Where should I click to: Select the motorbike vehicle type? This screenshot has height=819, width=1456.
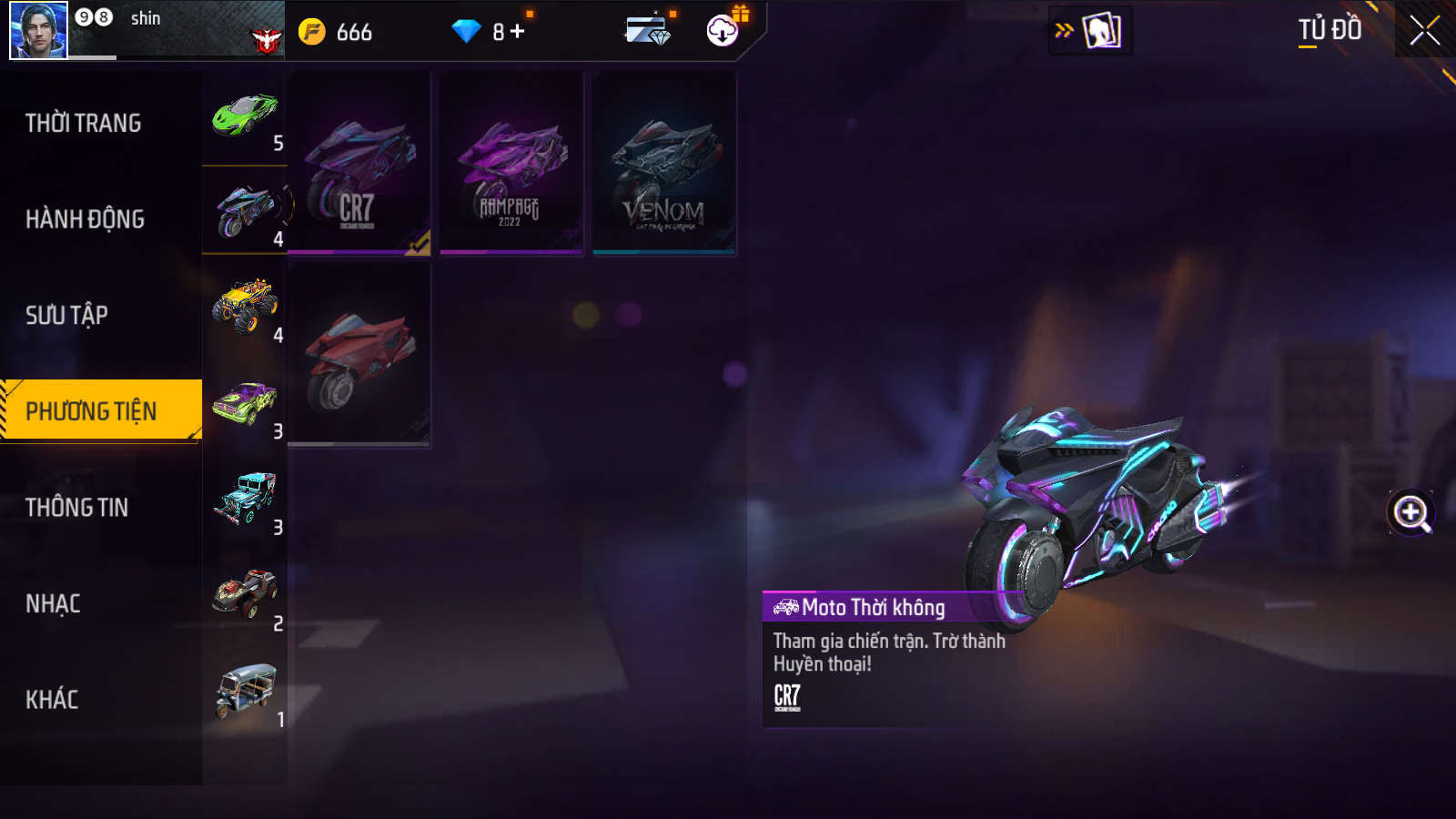(245, 213)
